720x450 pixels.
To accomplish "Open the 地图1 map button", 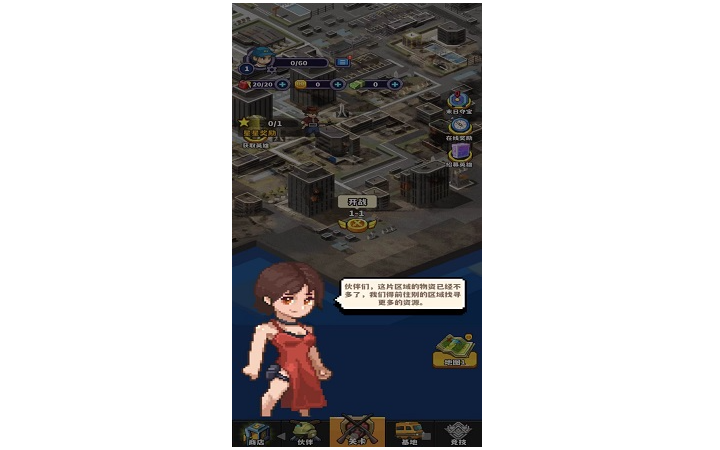I will pyautogui.click(x=454, y=349).
